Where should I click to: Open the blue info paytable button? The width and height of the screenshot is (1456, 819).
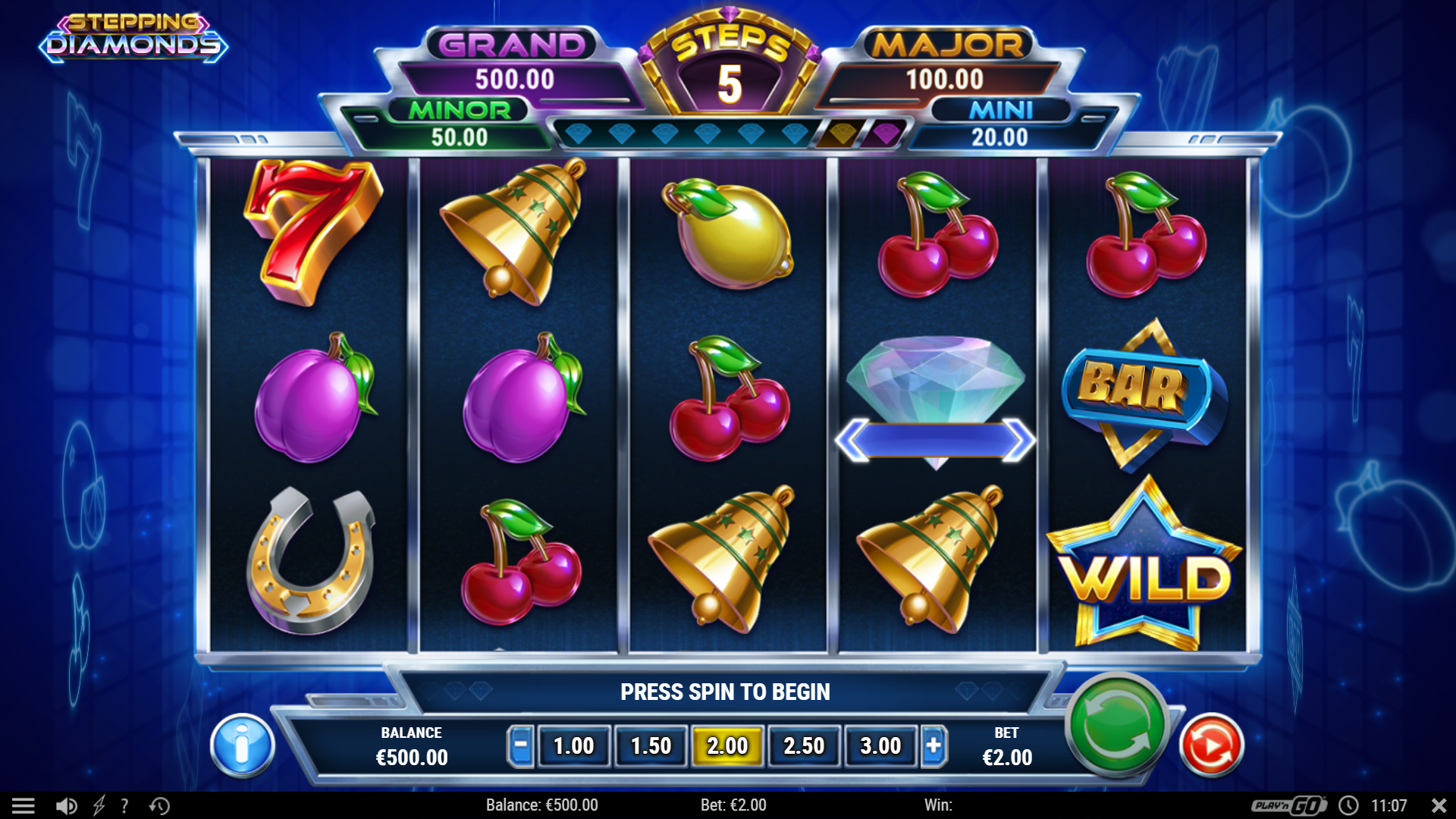click(x=242, y=746)
